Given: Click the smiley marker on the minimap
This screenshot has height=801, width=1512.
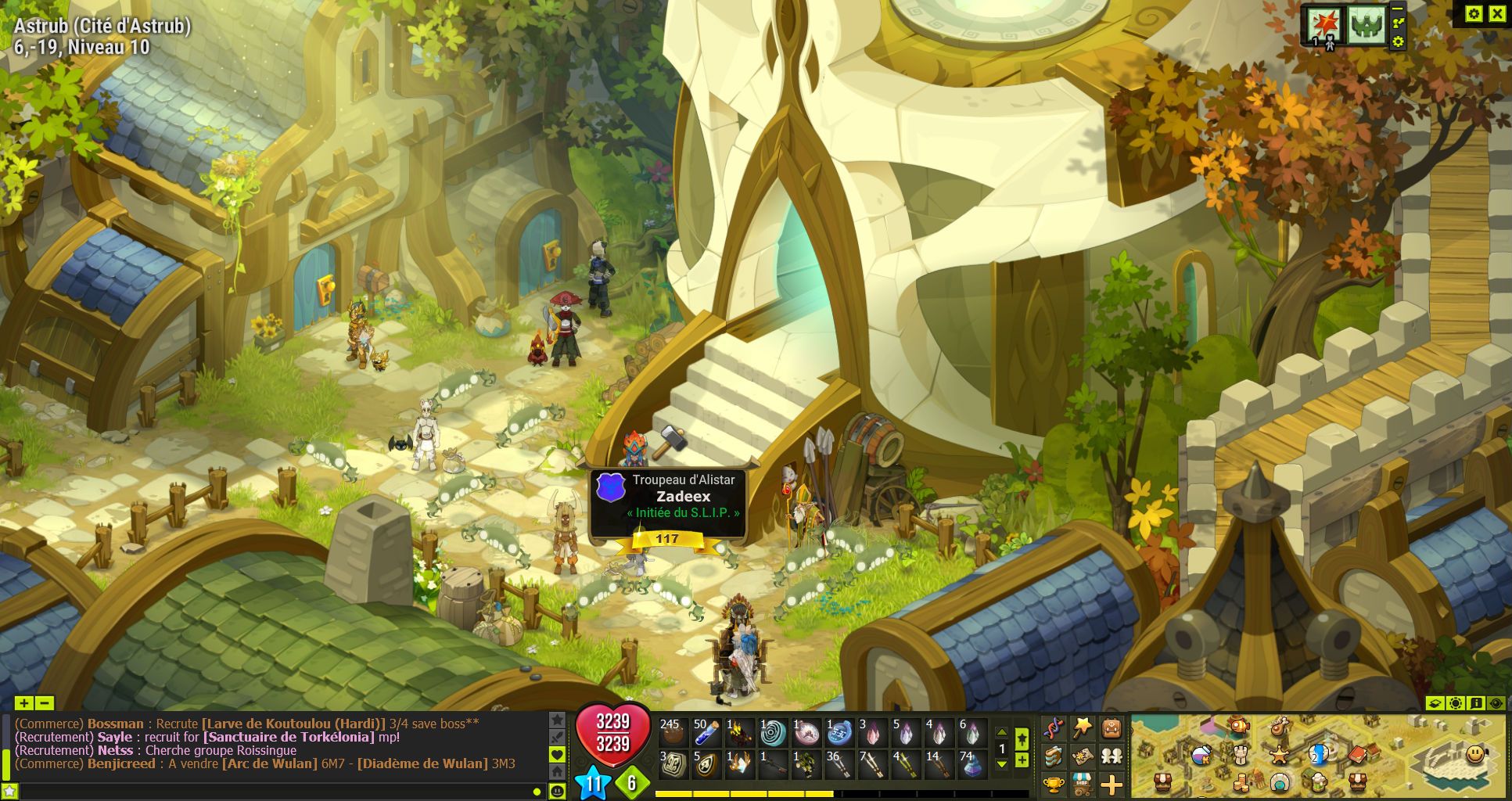Looking at the screenshot, I should click(1475, 754).
